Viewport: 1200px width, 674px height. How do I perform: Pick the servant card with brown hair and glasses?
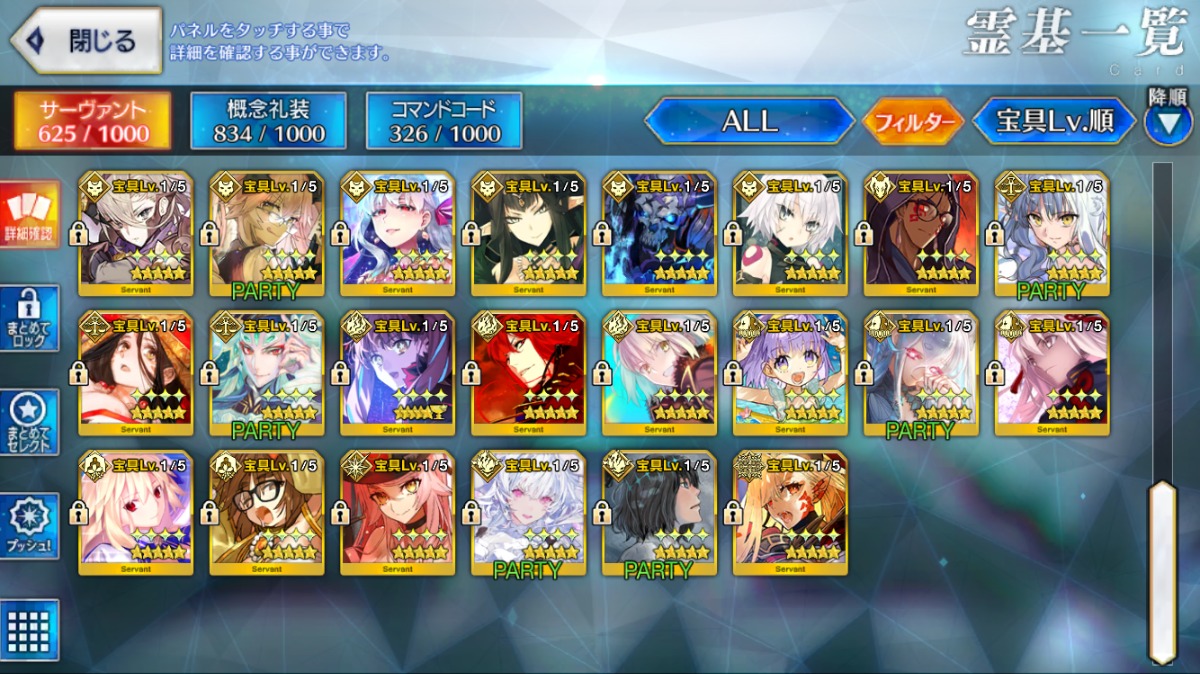pos(266,513)
